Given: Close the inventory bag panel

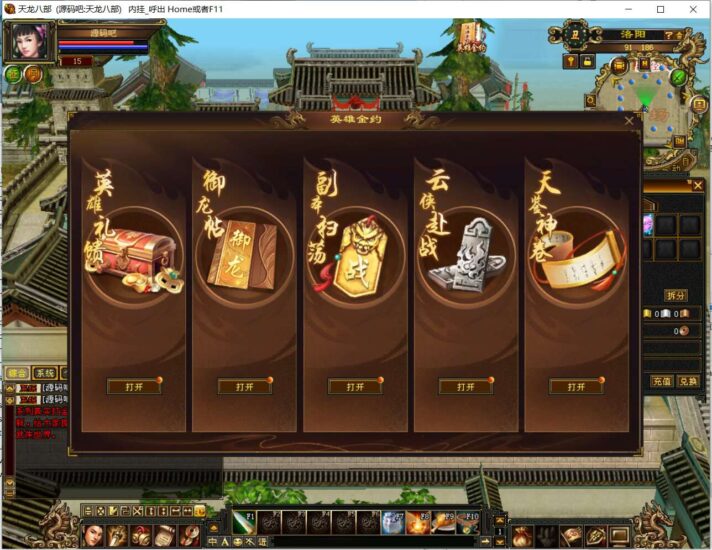Looking at the screenshot, I should [697, 185].
